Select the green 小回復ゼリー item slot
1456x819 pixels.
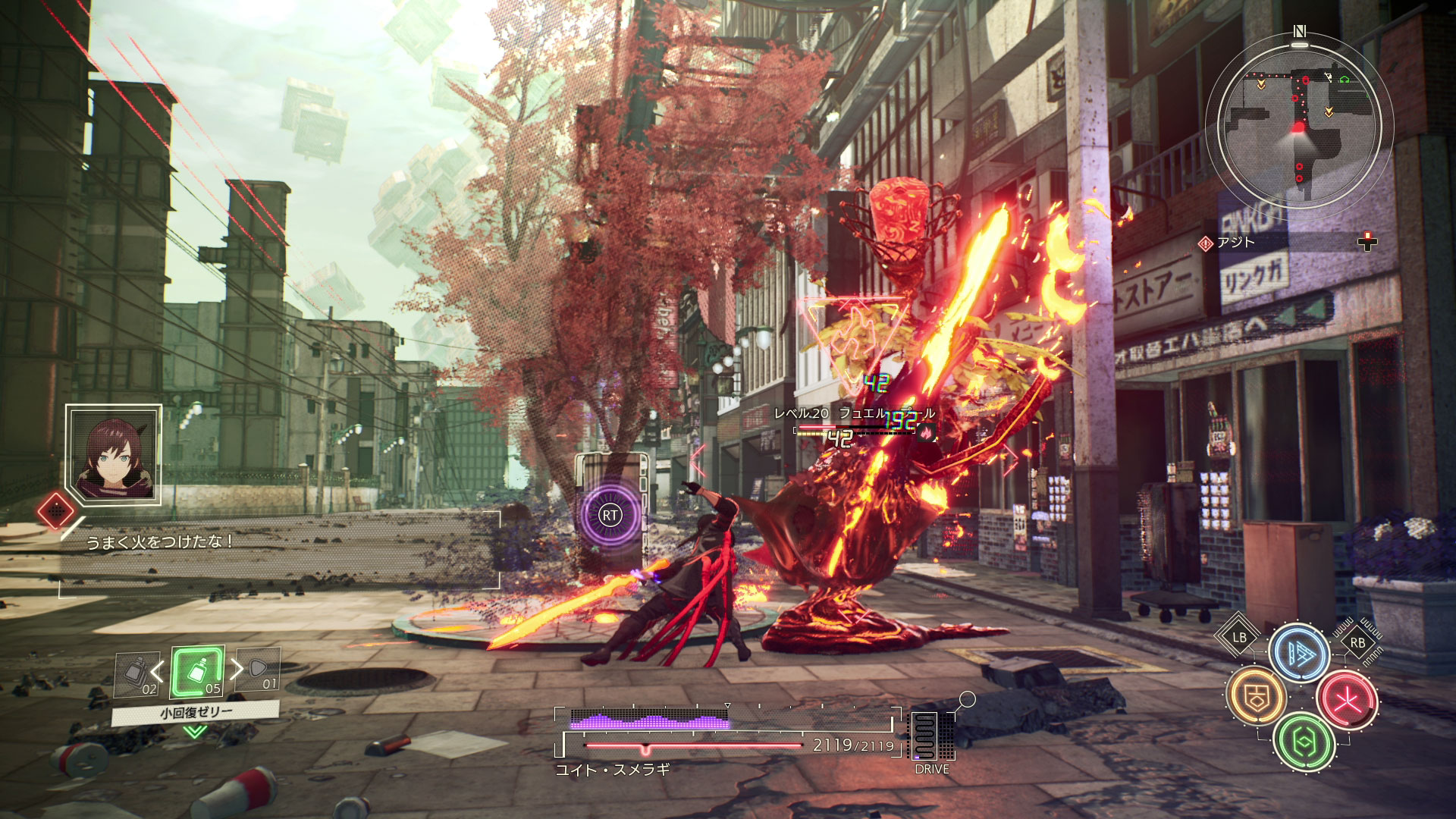pyautogui.click(x=197, y=673)
